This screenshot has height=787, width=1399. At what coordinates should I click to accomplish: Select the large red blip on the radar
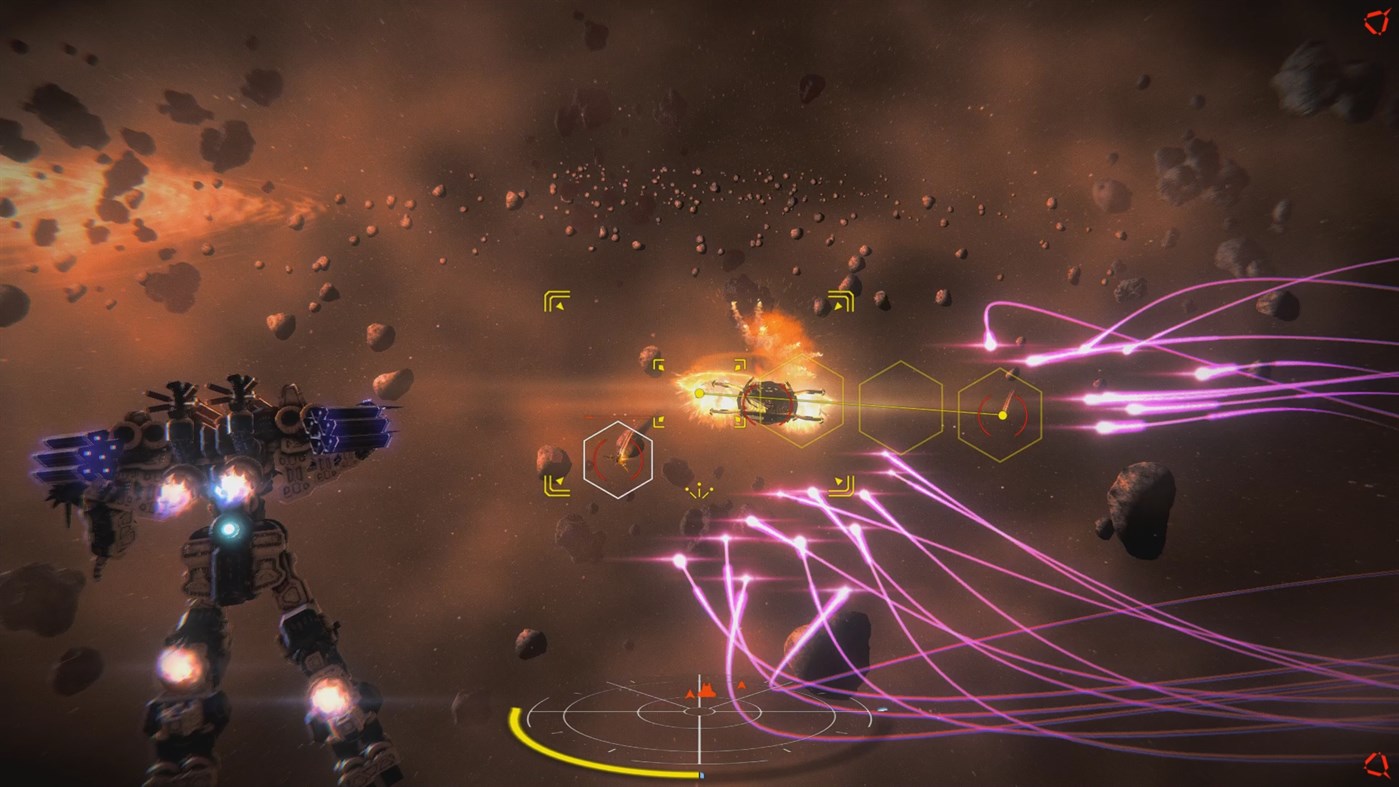[706, 692]
